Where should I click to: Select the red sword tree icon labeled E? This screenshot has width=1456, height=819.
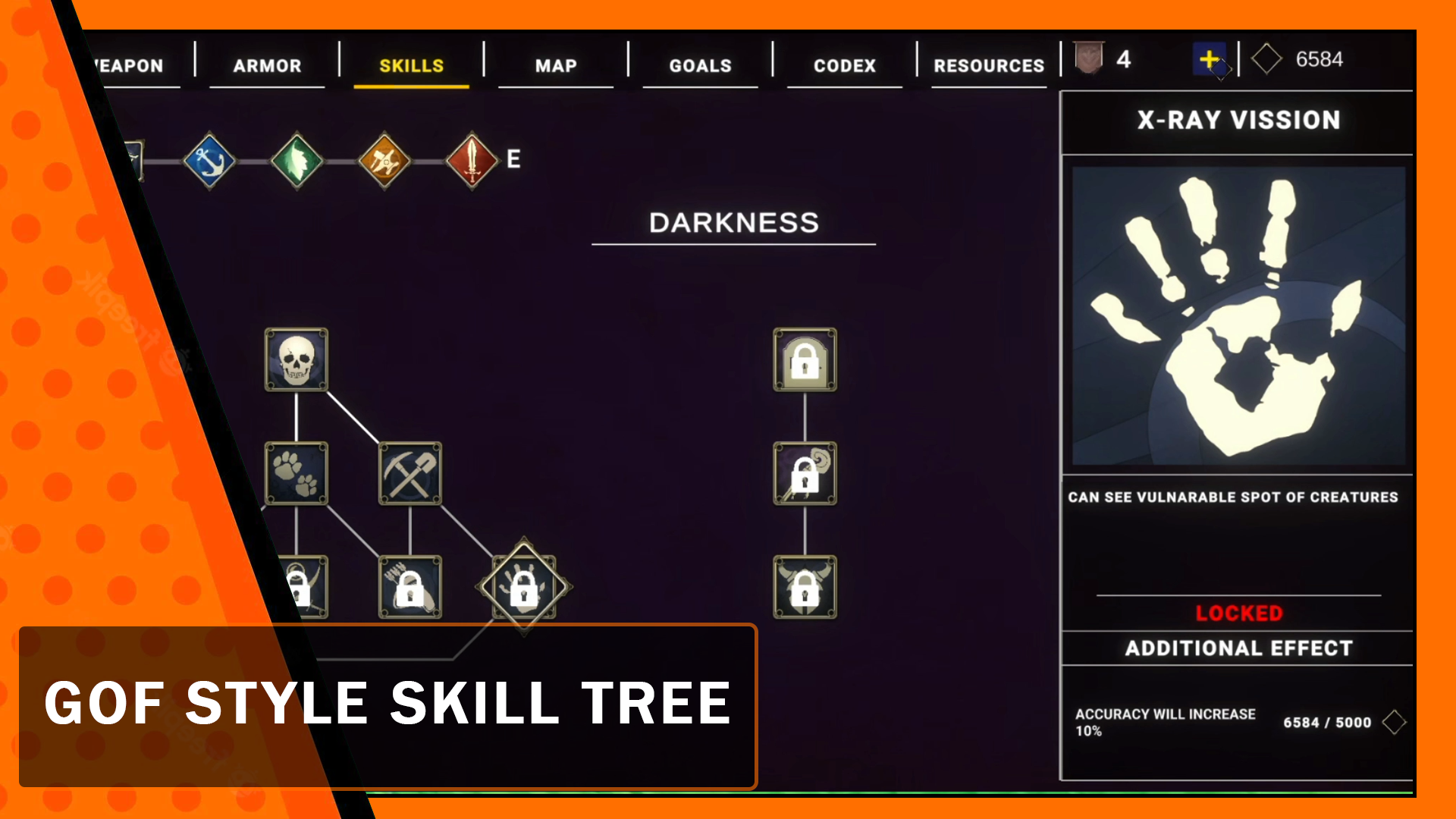tap(472, 159)
